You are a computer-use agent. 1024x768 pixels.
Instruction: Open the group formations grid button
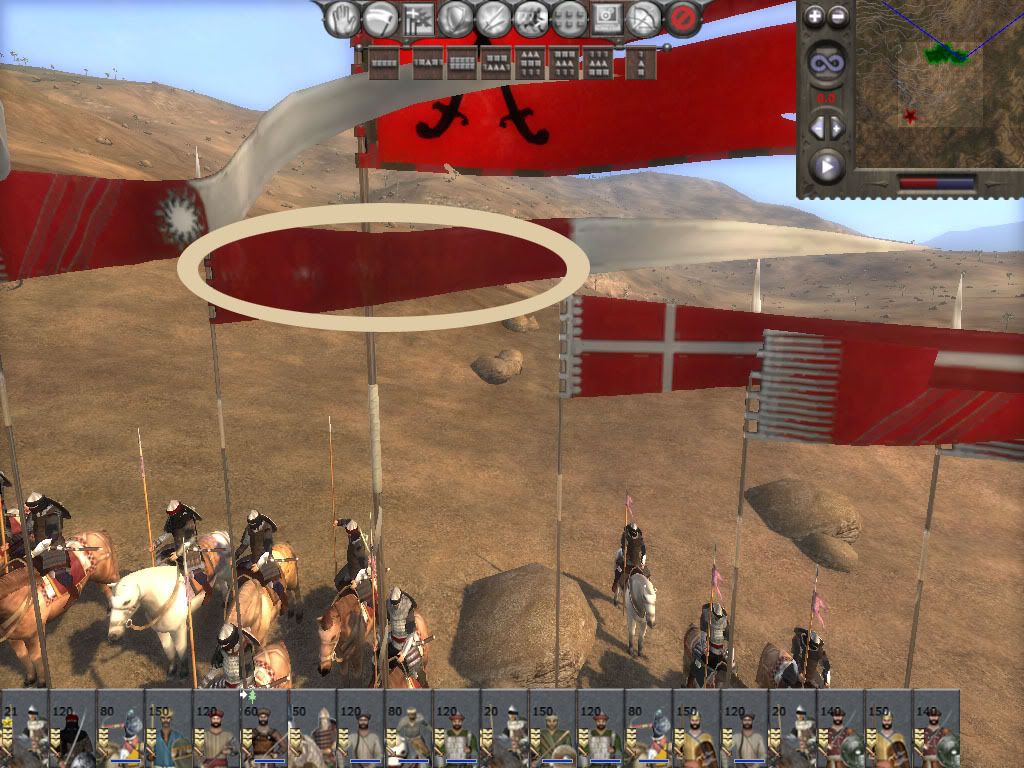click(569, 17)
